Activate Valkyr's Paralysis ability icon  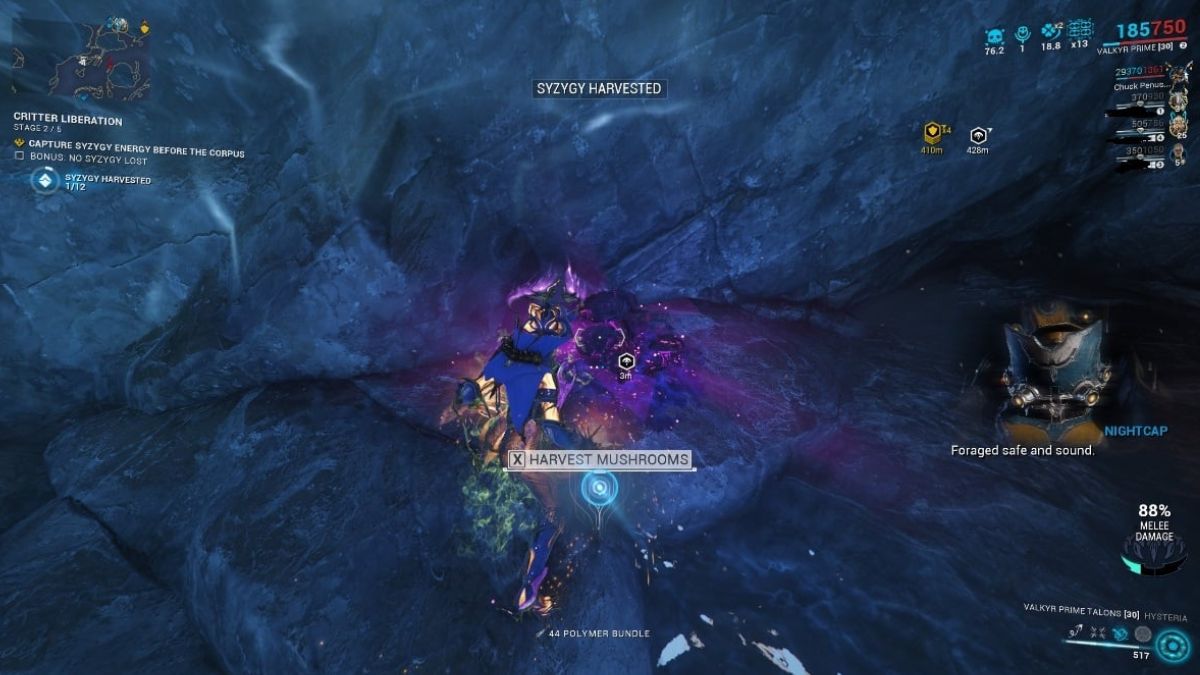click(1121, 634)
